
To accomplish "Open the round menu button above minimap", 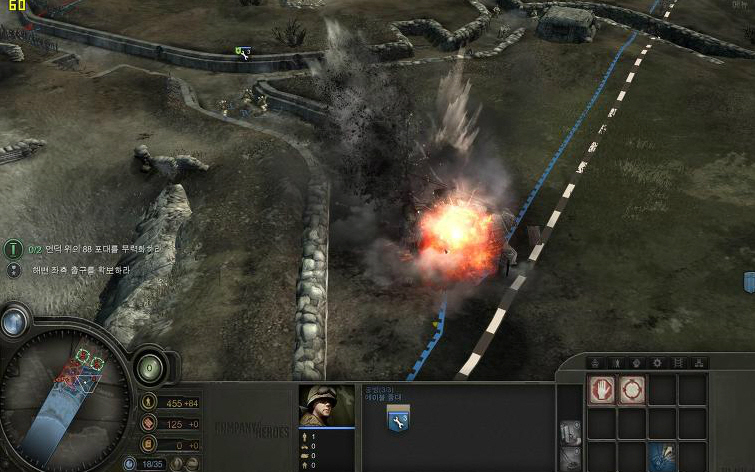I will [x=15, y=321].
